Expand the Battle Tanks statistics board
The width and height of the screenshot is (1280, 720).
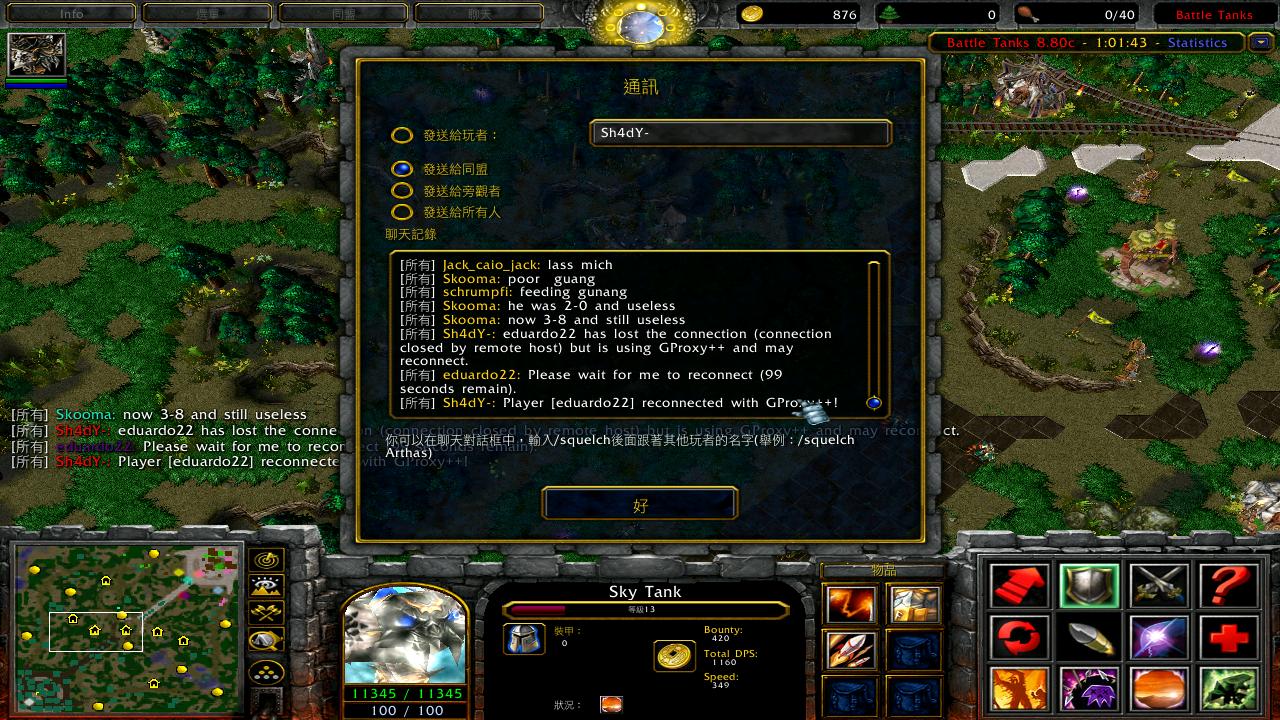pyautogui.click(x=1258, y=42)
